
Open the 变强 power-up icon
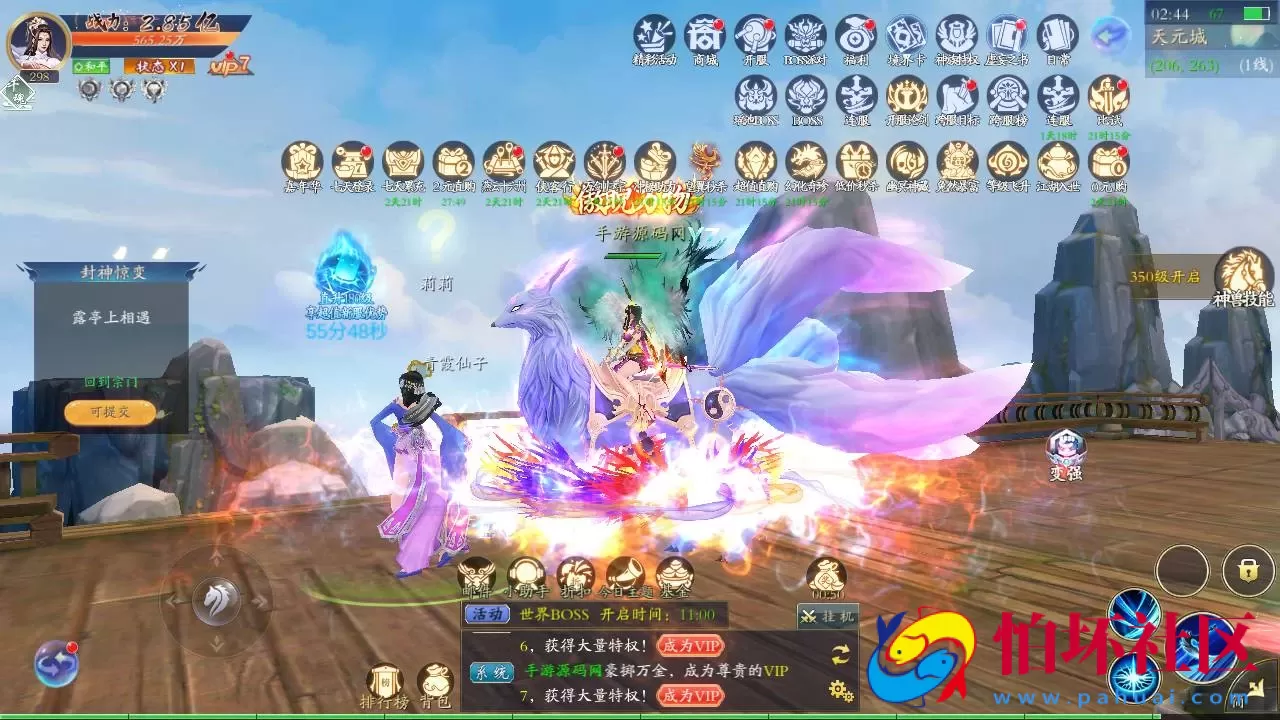click(x=1066, y=451)
